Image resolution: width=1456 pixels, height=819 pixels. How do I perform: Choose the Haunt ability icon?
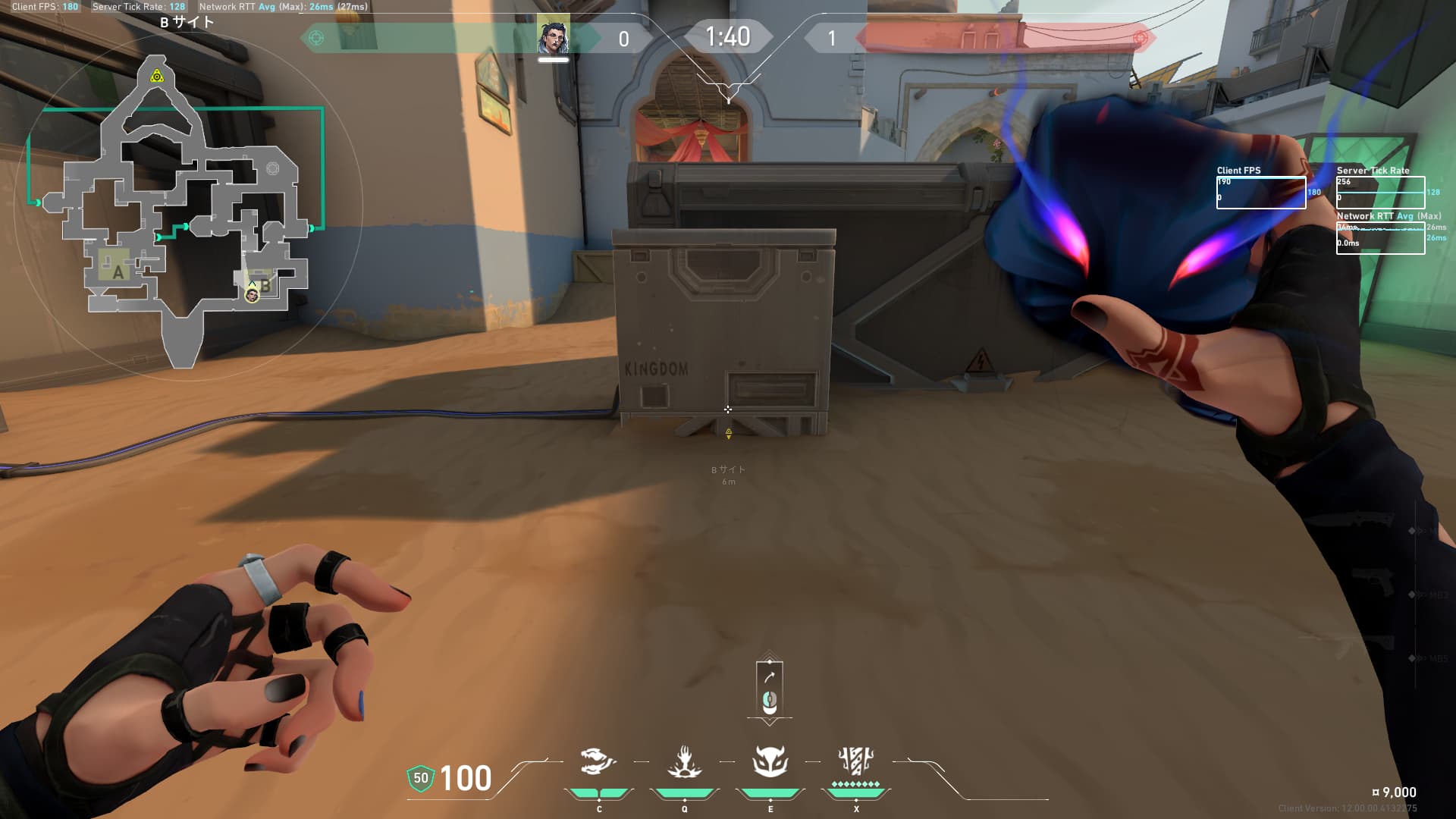770,762
